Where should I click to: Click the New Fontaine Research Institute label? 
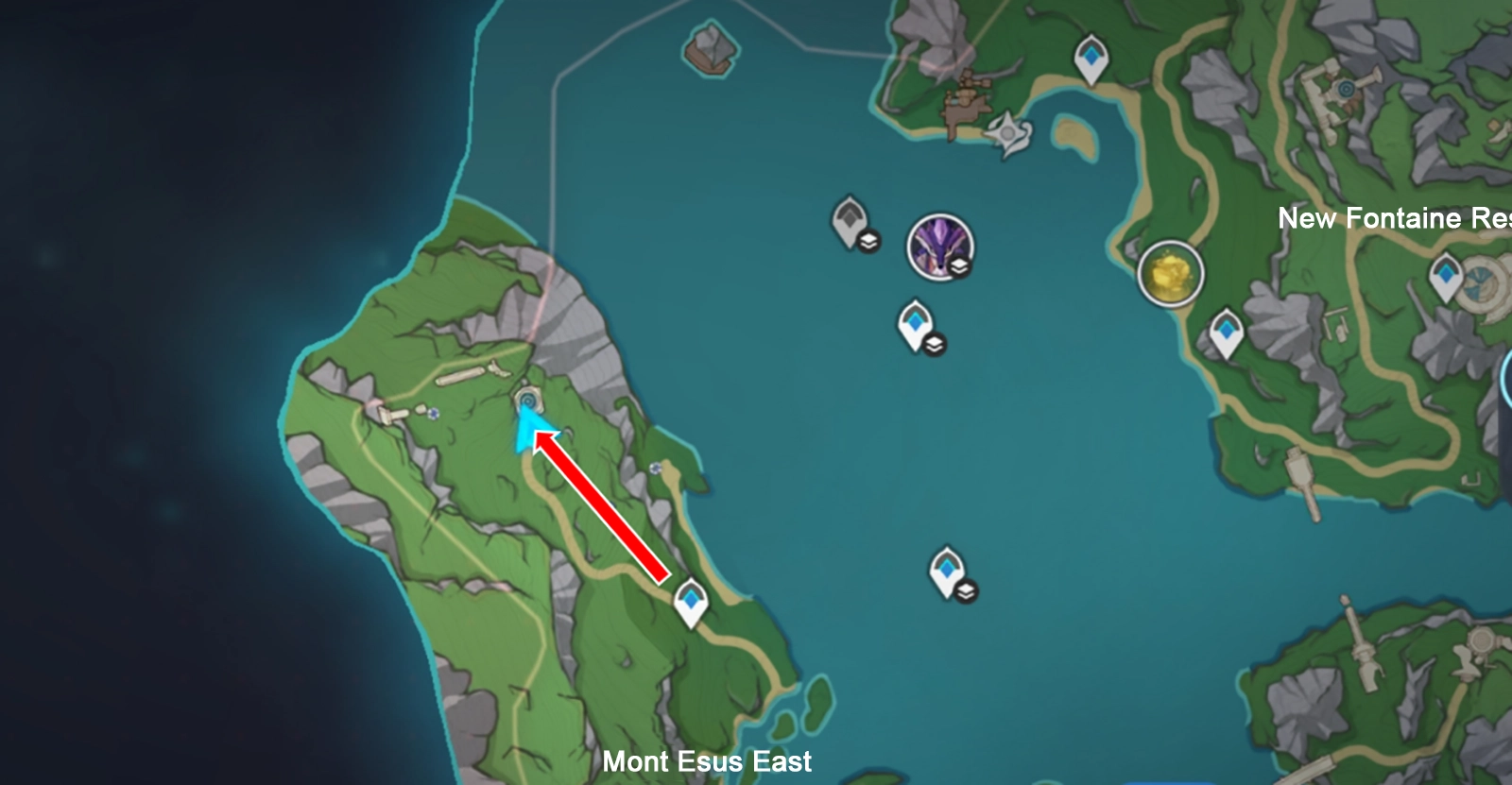point(1391,218)
